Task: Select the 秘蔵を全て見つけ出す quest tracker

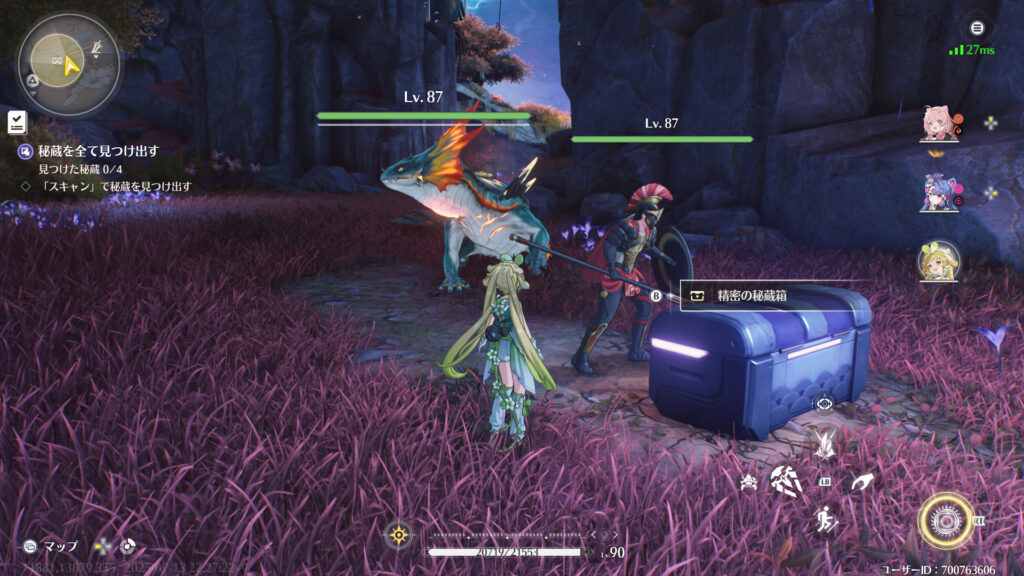Action: (x=98, y=151)
